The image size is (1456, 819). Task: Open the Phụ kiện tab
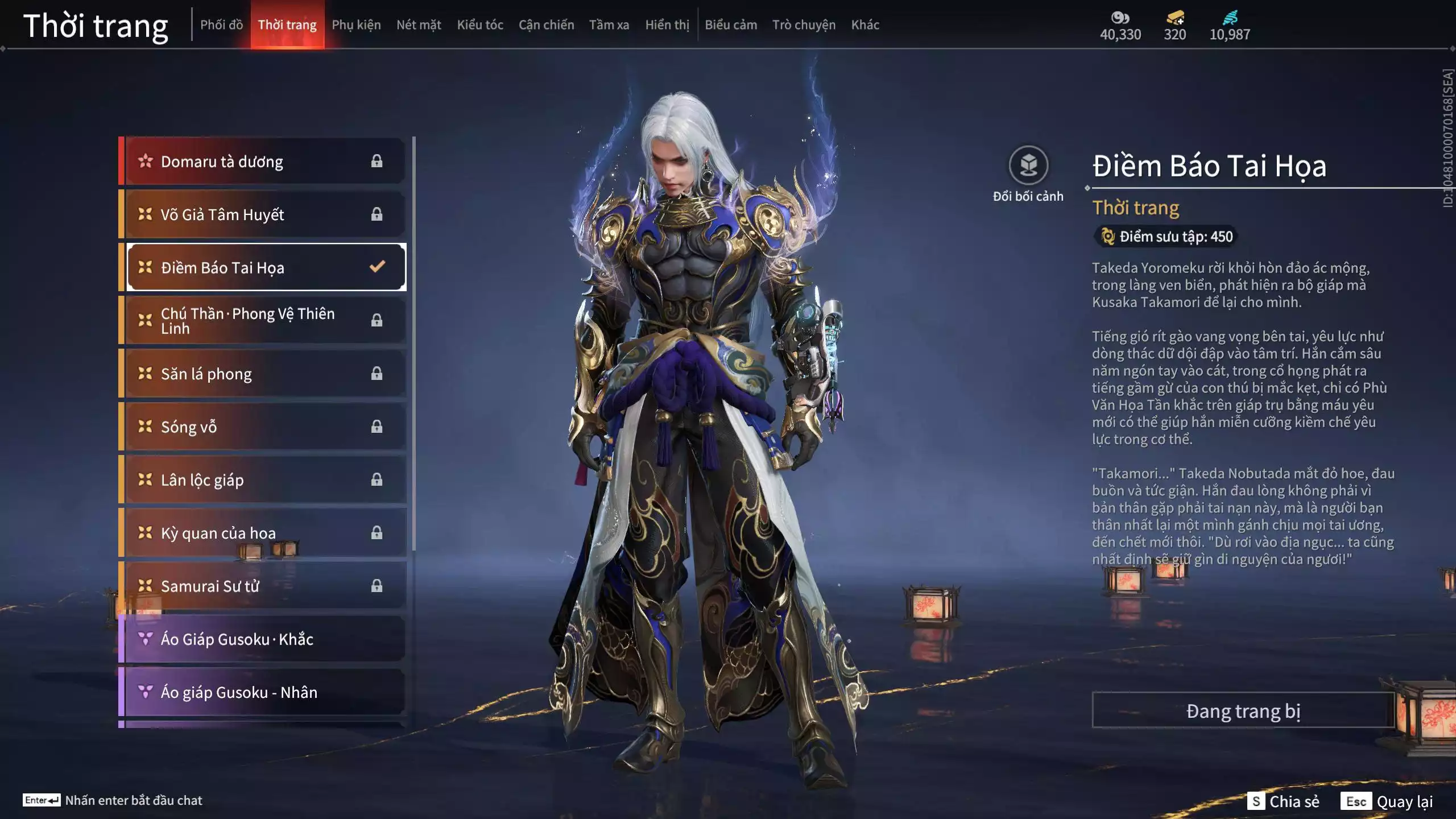[x=356, y=25]
